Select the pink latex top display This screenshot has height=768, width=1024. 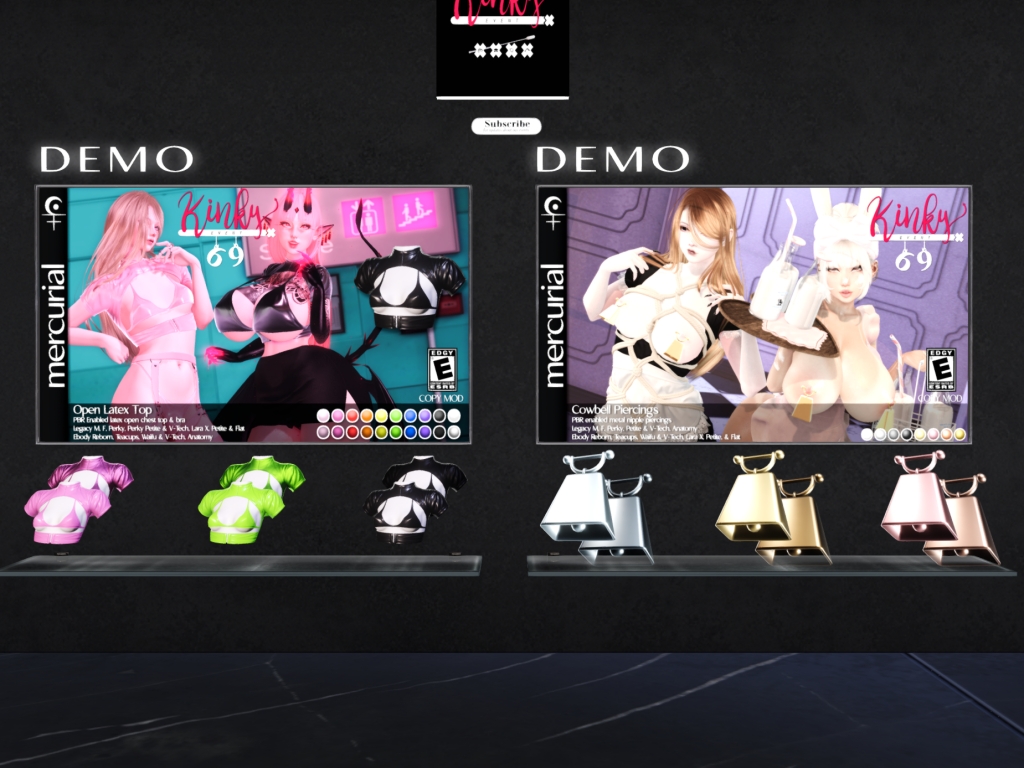(77, 499)
